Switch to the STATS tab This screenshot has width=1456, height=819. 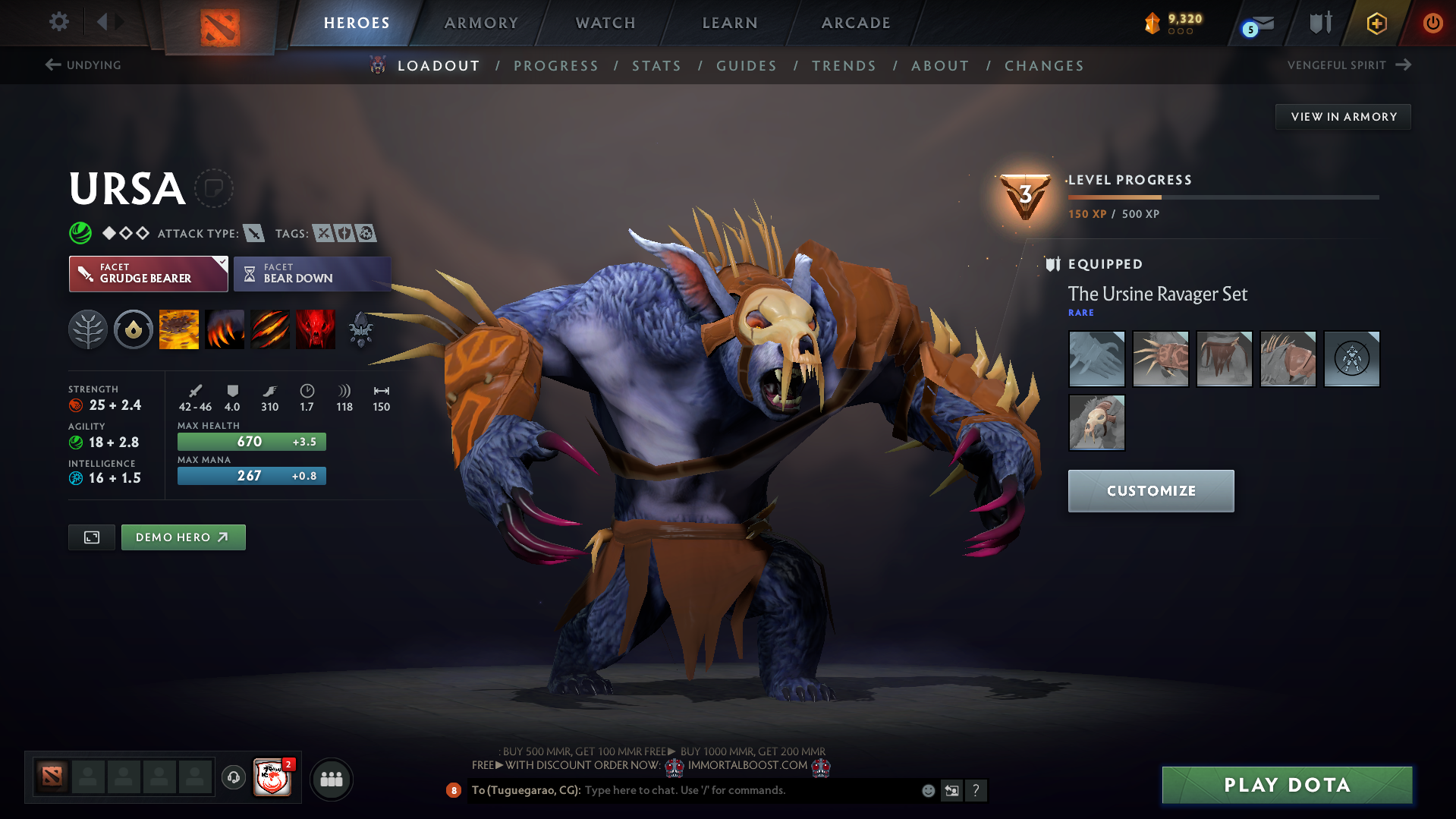click(656, 66)
